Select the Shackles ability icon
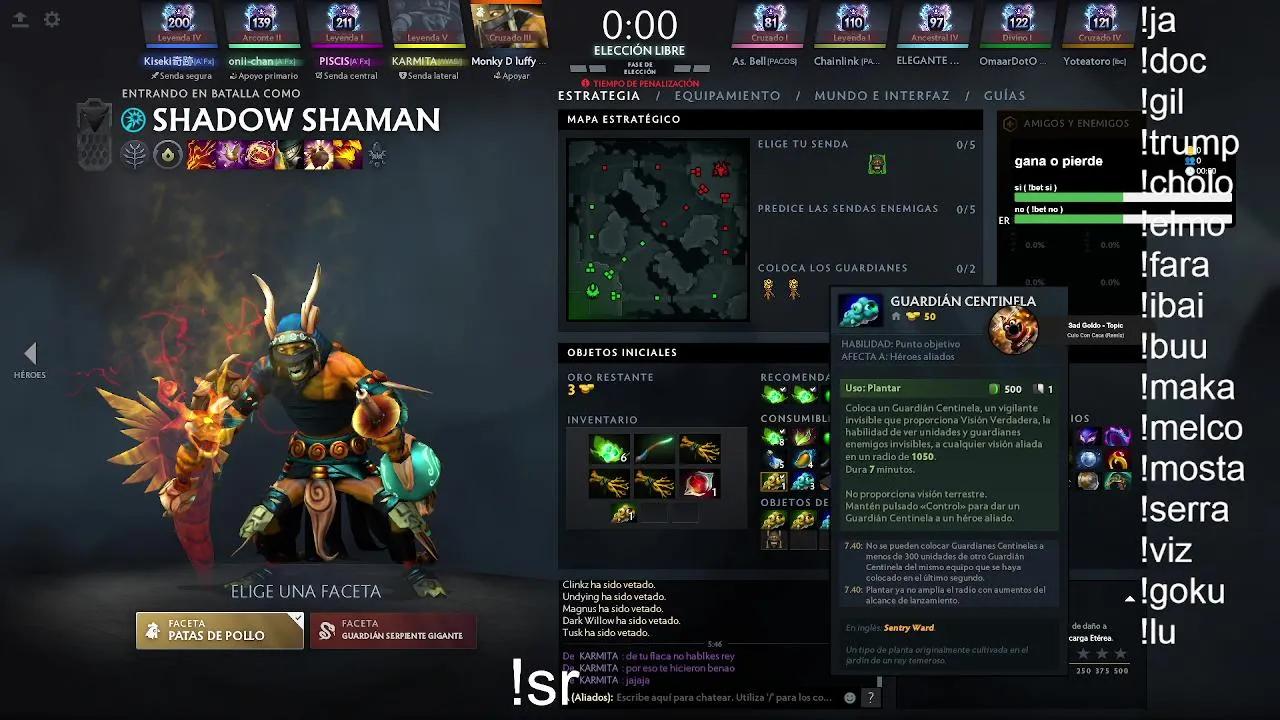The height and width of the screenshot is (720, 1280). [261, 155]
